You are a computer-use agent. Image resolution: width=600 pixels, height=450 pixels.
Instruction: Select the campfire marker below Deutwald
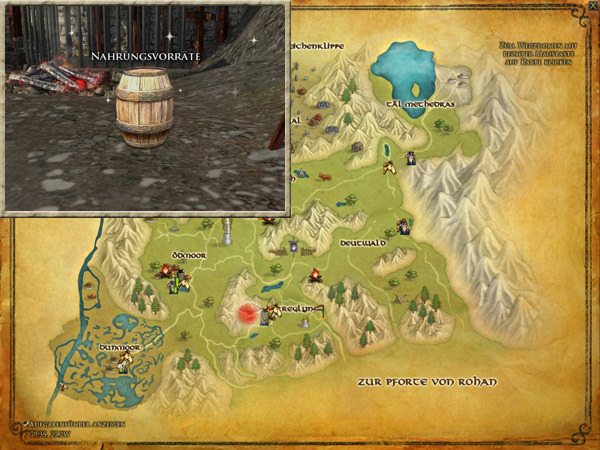pyautogui.click(x=314, y=275)
